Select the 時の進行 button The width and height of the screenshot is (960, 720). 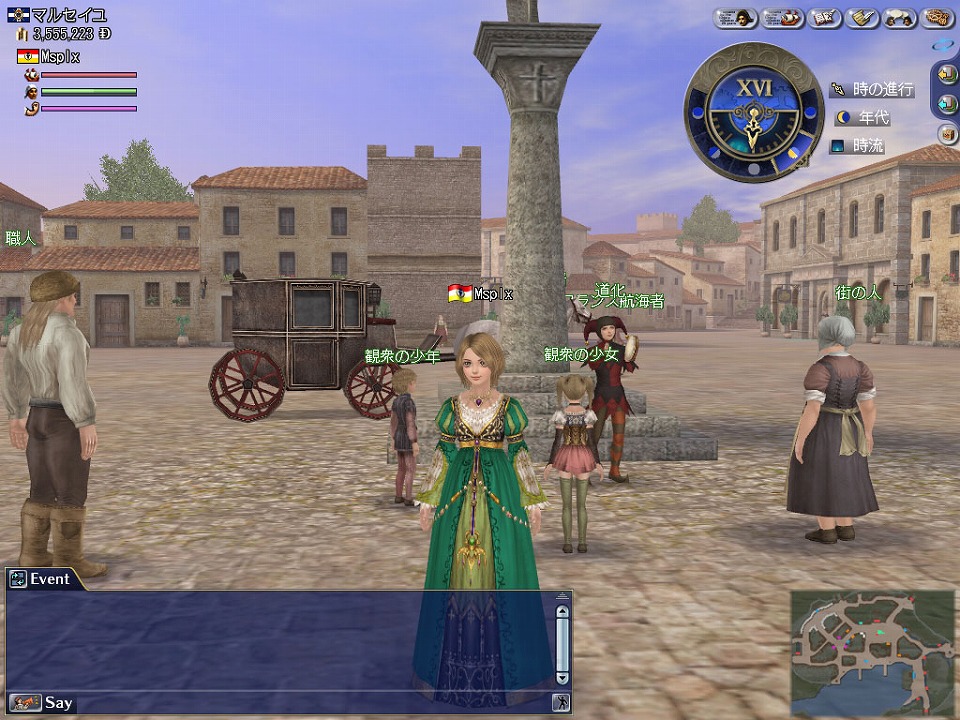point(872,89)
